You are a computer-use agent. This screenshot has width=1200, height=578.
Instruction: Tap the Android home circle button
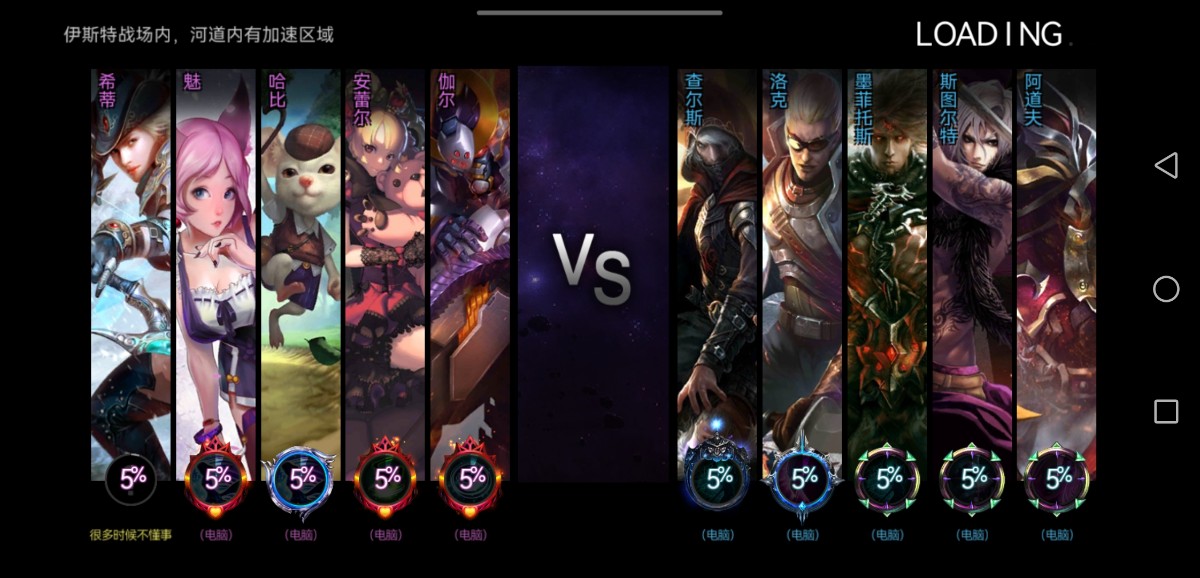pyautogui.click(x=1166, y=289)
